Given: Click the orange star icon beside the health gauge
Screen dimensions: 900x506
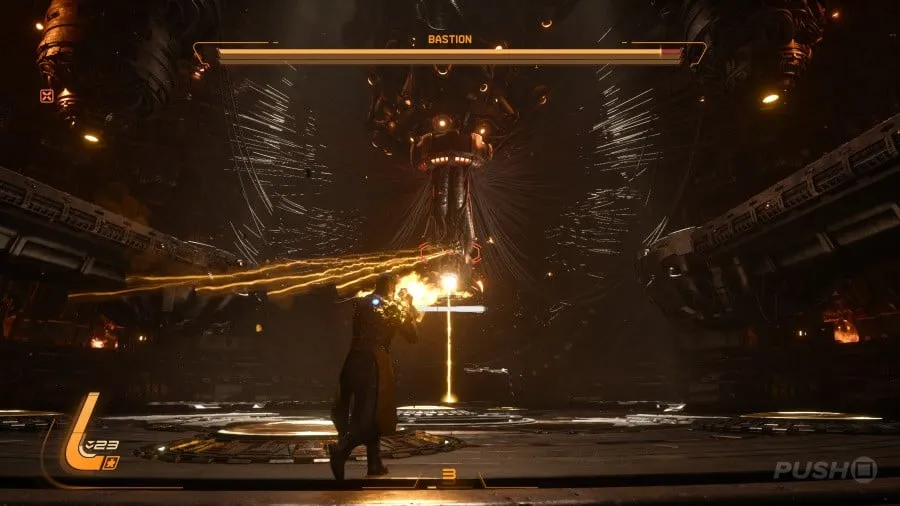Looking at the screenshot, I should pyautogui.click(x=112, y=461).
